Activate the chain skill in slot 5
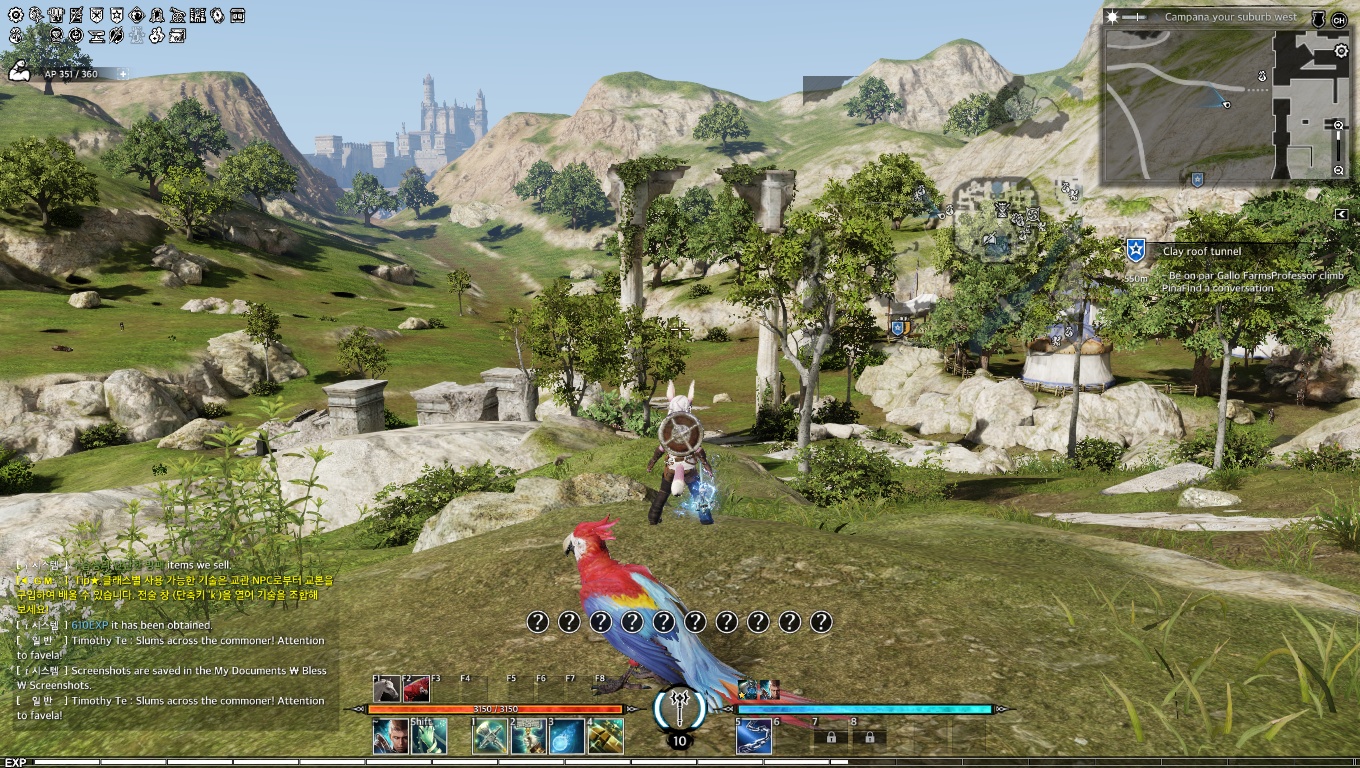 click(x=753, y=737)
